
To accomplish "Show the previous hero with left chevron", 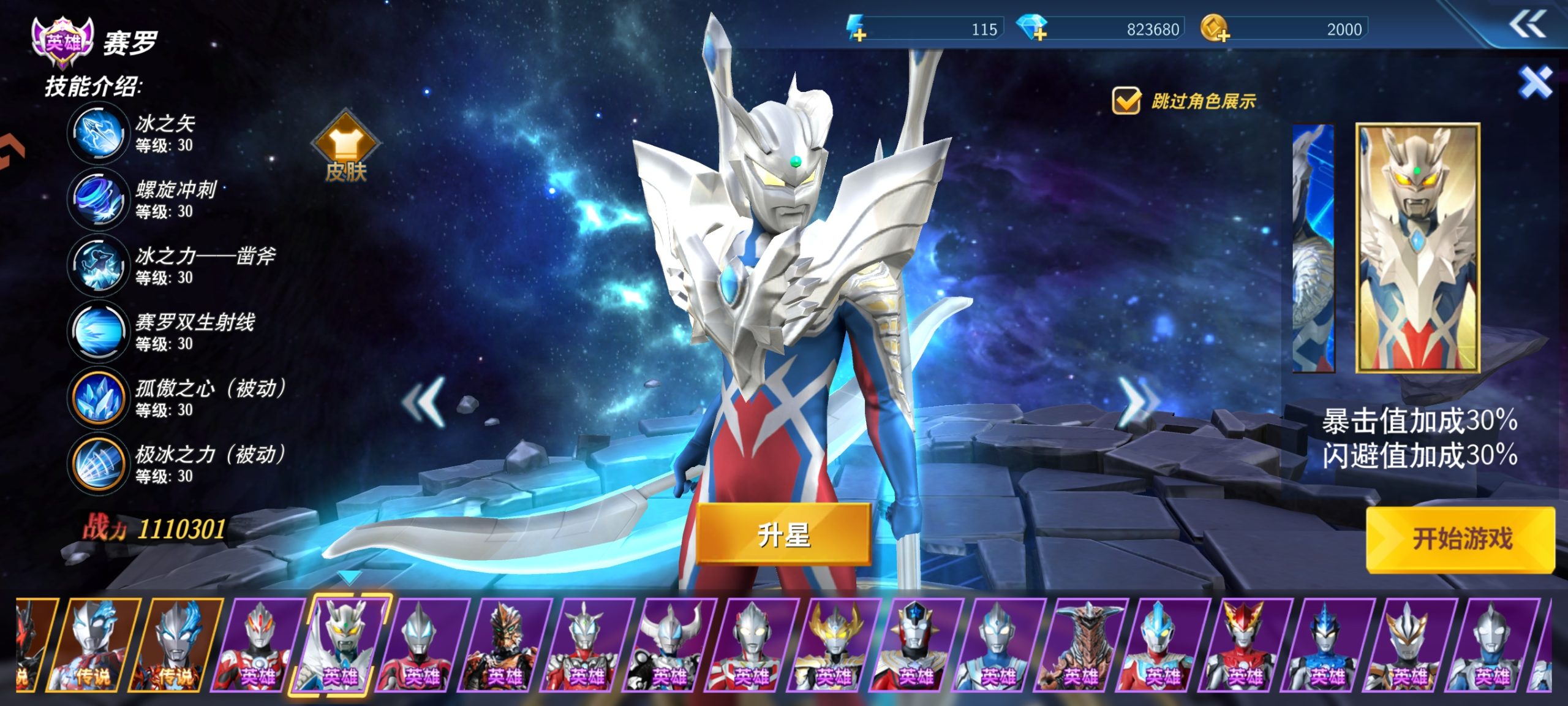I will 424,401.
